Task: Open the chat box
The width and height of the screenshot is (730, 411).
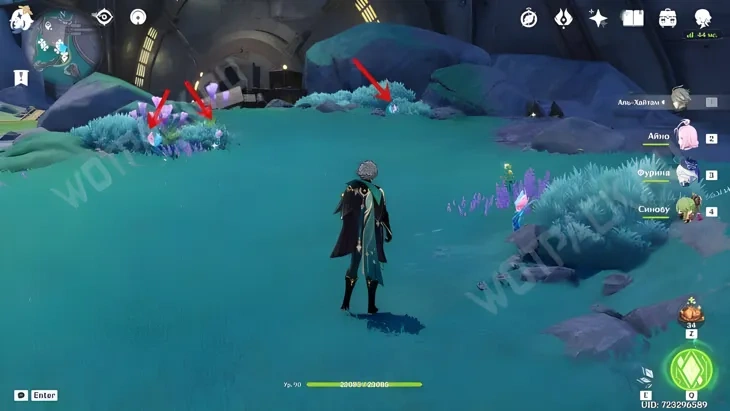Action: point(21,395)
